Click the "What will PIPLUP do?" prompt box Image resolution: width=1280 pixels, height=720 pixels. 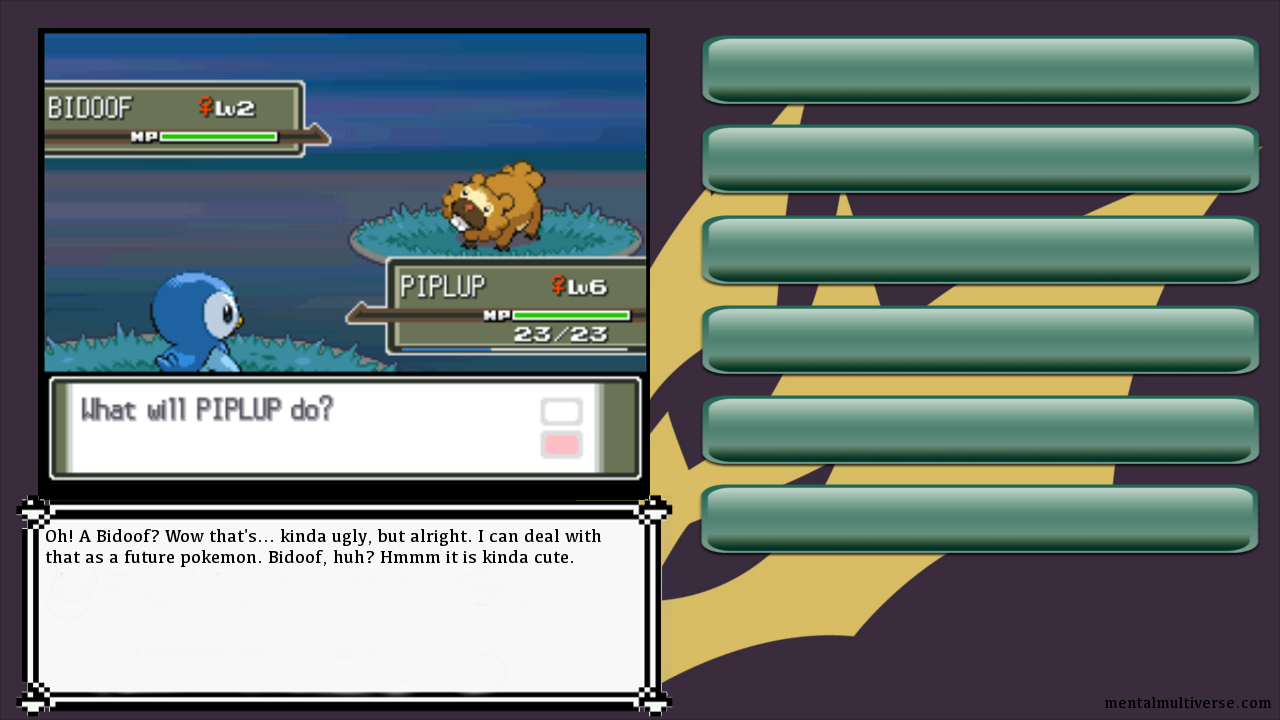344,428
